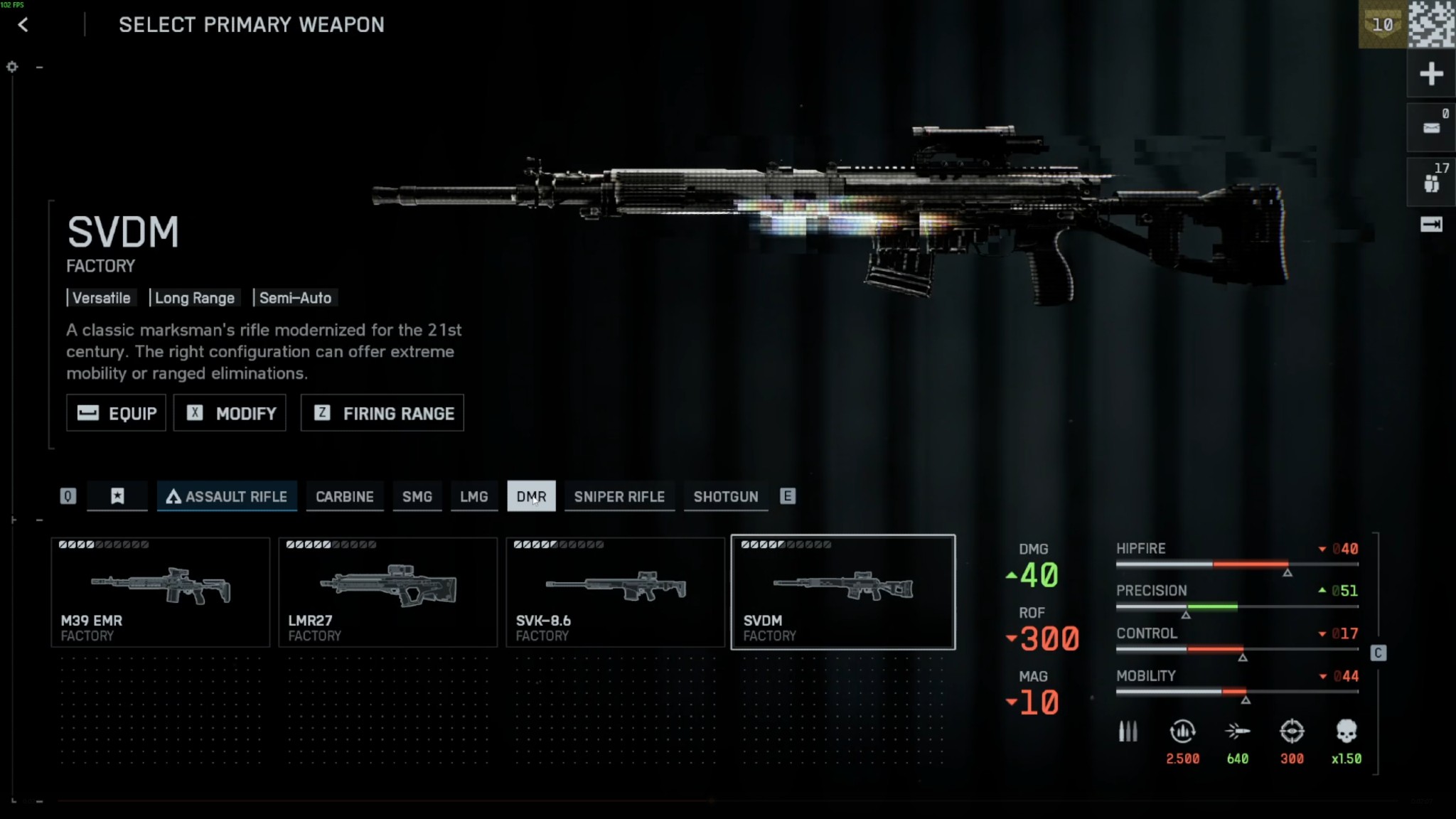Click the exit arrow icon below the friends panel
1456x819 pixels.
pos(1433,225)
